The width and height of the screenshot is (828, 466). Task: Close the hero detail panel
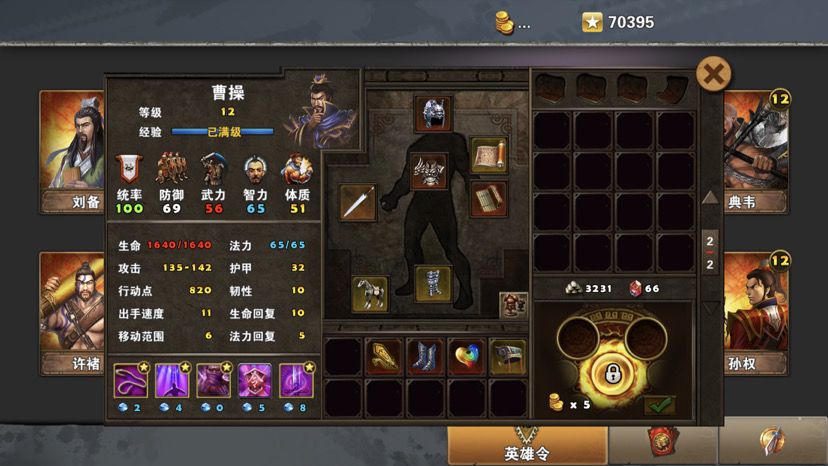(x=712, y=73)
